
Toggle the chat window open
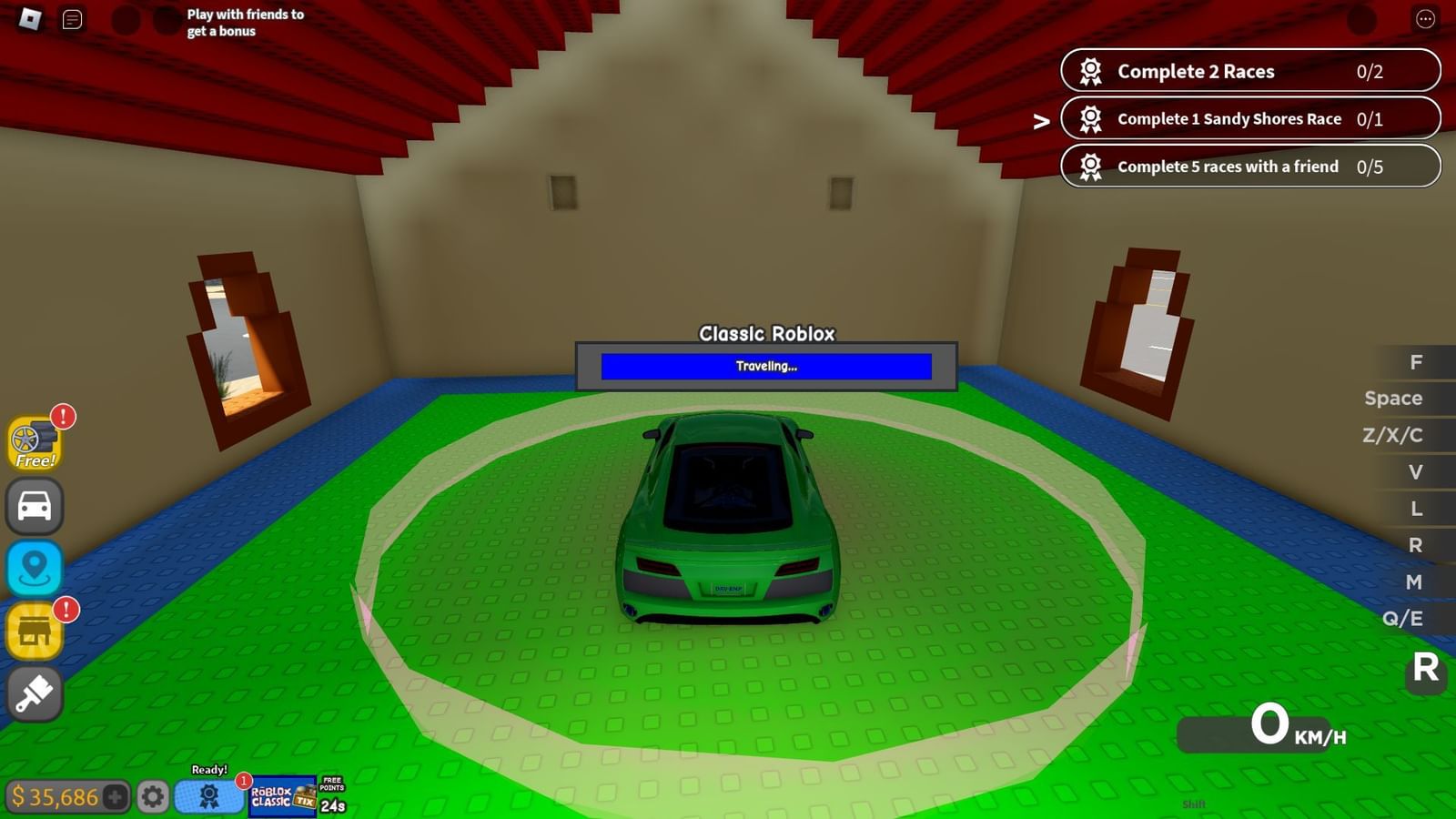(72, 18)
